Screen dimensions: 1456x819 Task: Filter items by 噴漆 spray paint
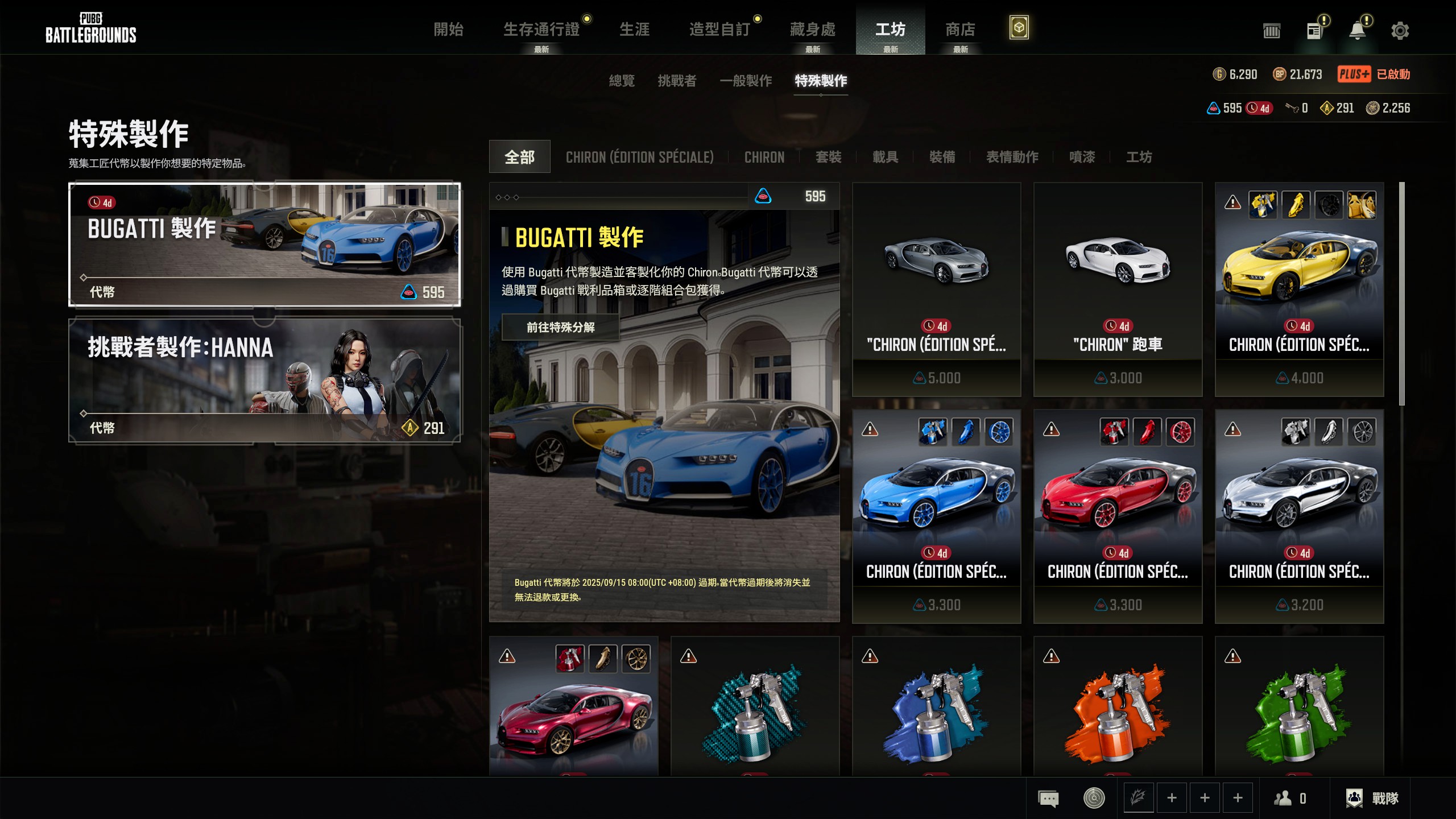point(1082,157)
